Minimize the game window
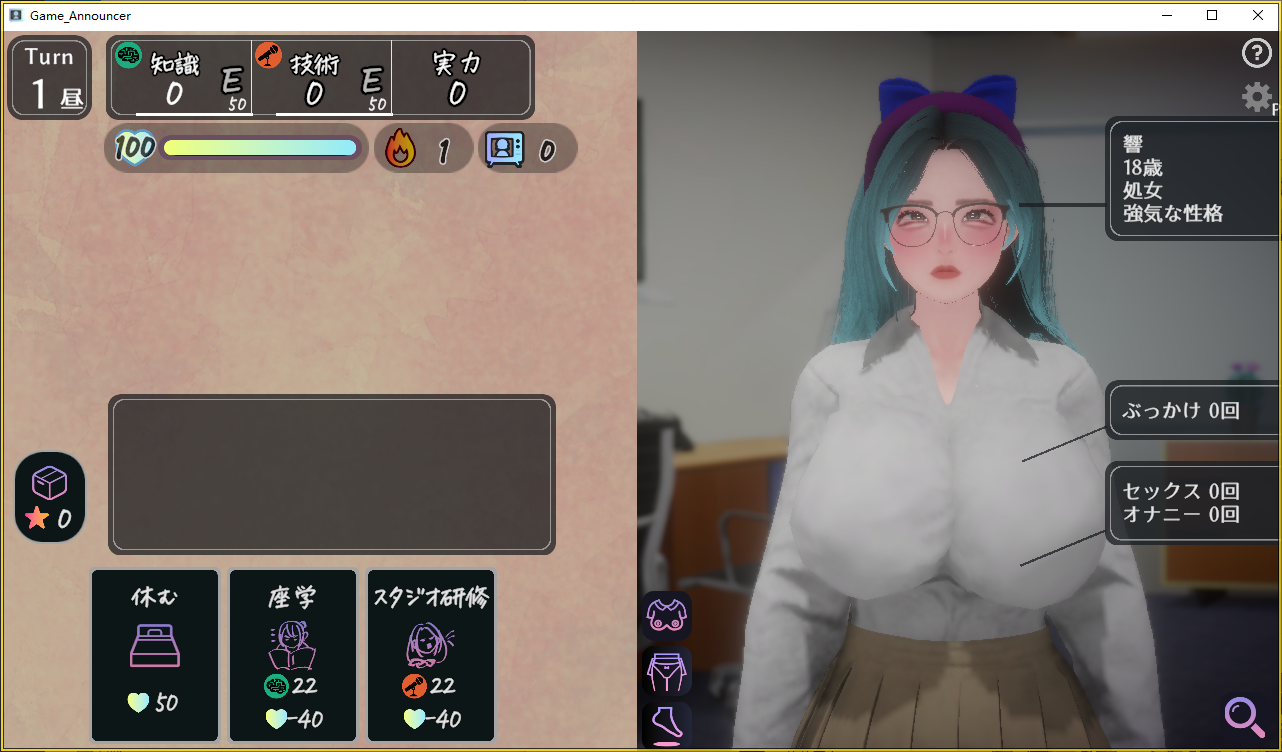This screenshot has height=752, width=1282. click(x=1166, y=15)
